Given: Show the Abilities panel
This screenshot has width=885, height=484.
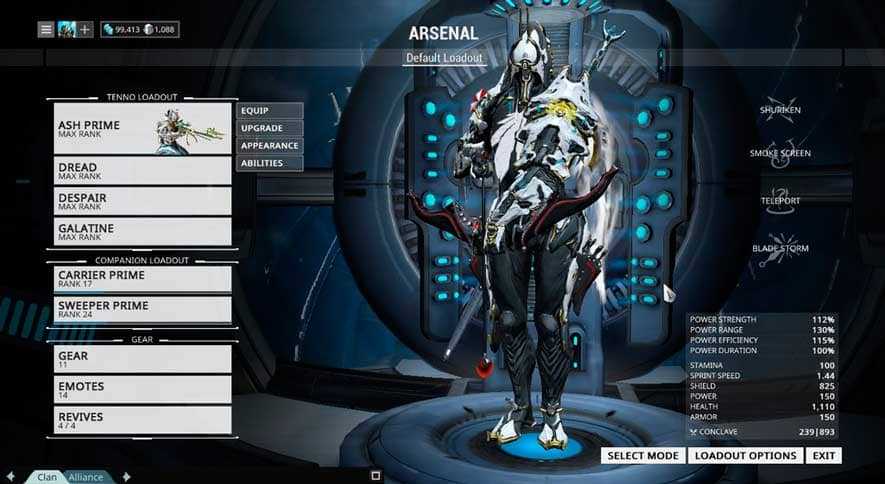Looking at the screenshot, I should click(269, 163).
